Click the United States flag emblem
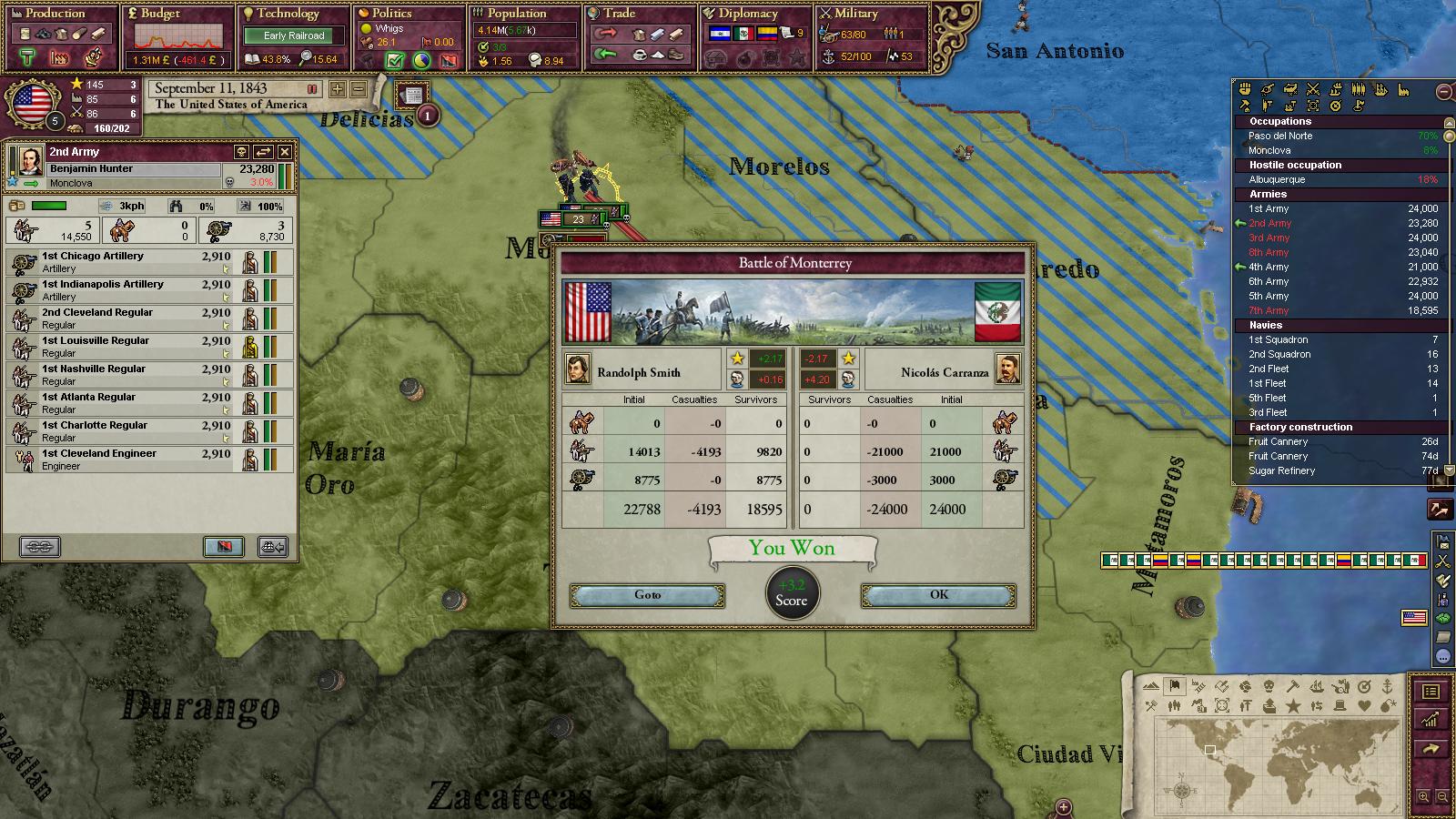This screenshot has width=1456, height=819. (32, 103)
